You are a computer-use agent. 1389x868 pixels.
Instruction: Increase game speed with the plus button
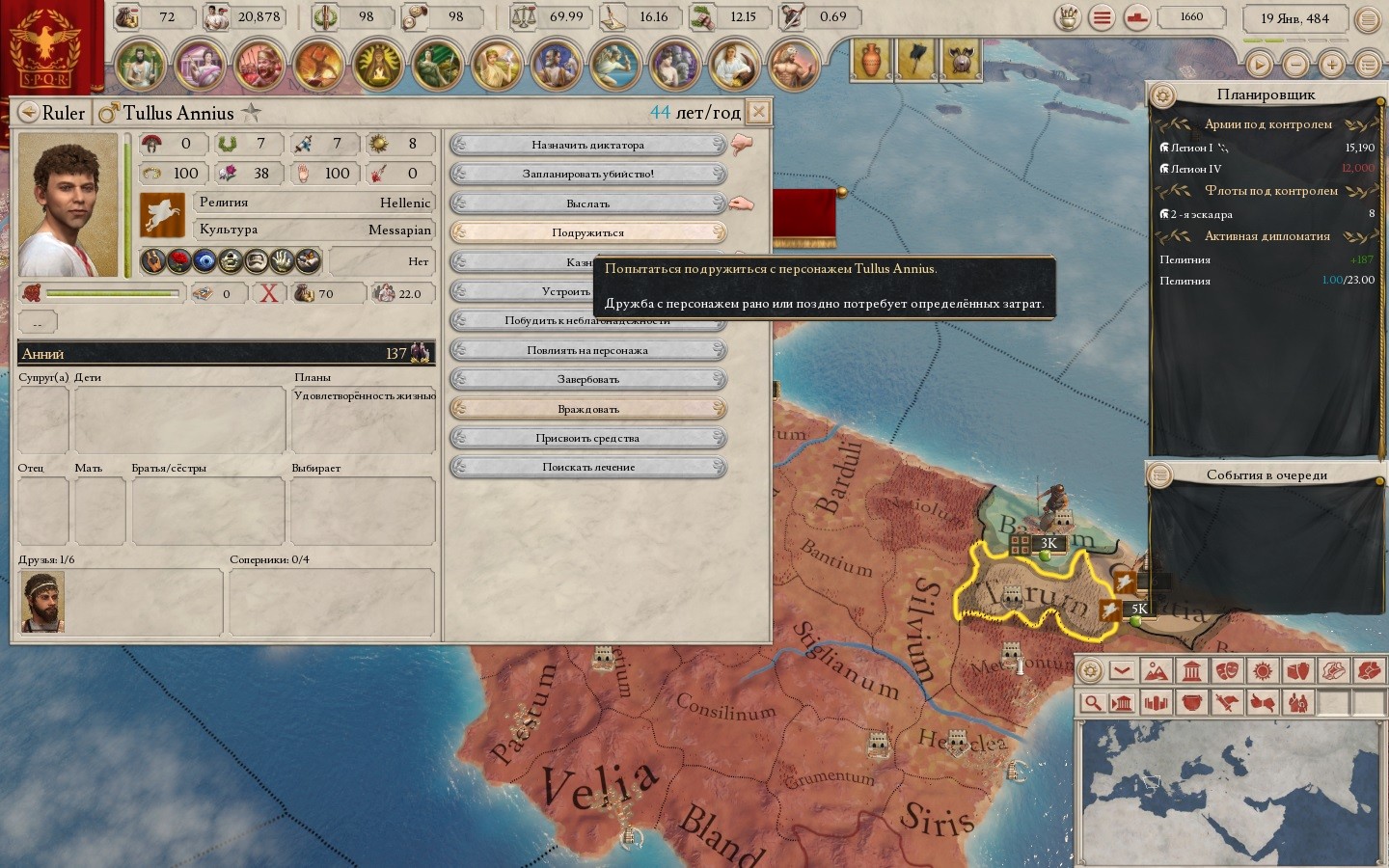1332,65
